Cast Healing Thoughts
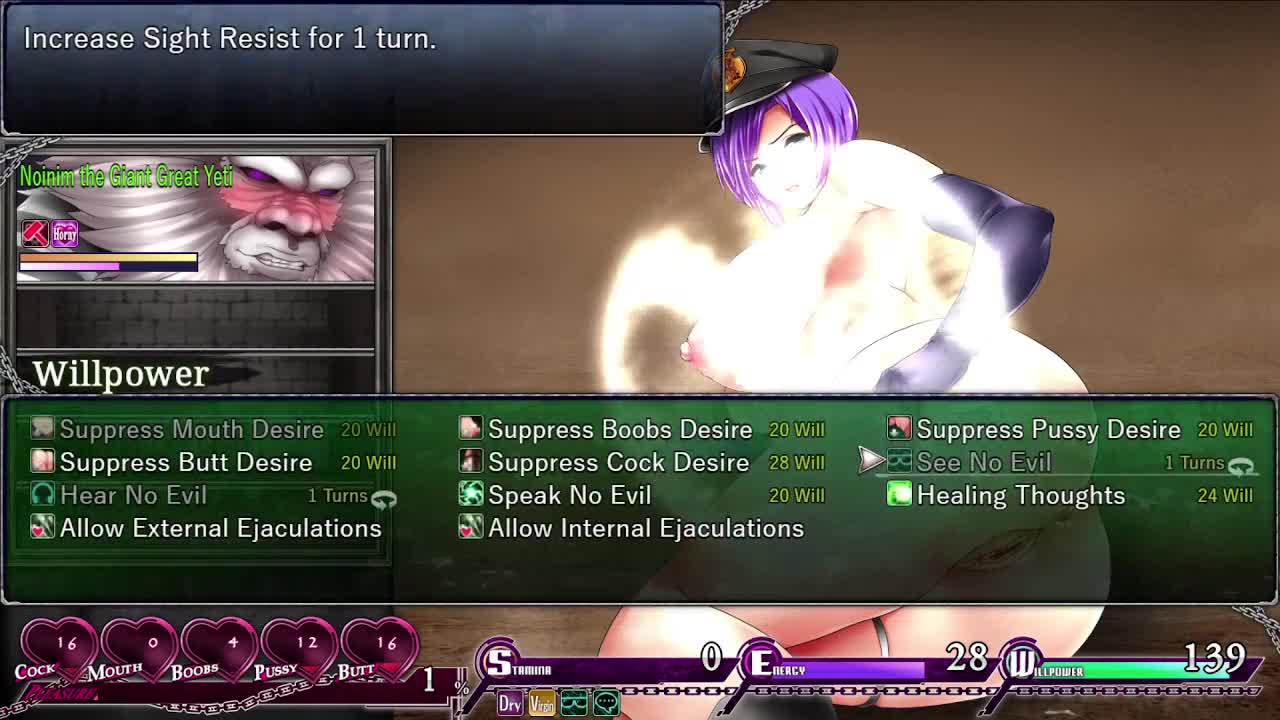 pos(1020,496)
